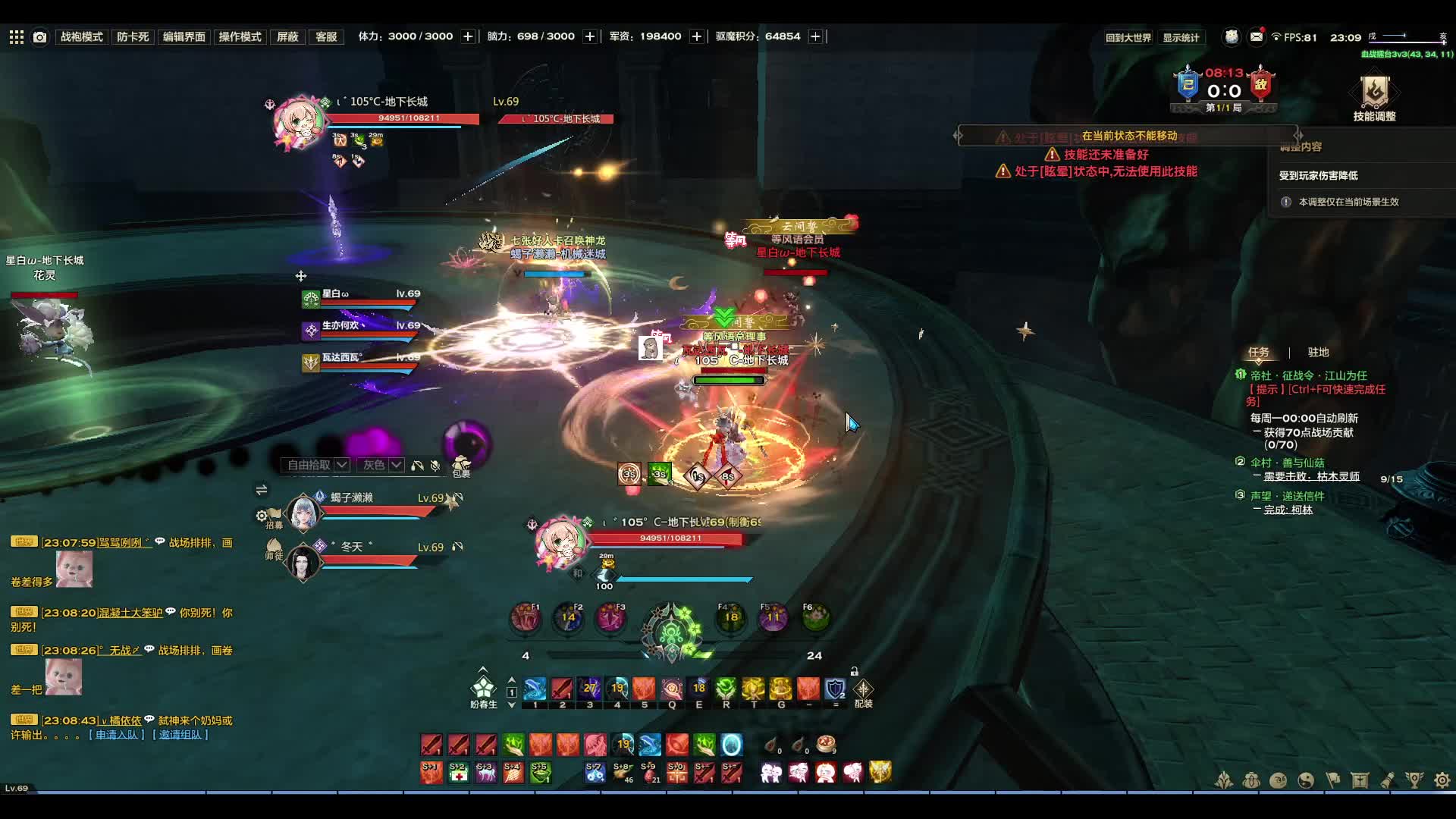This screenshot has height=819, width=1456.
Task: Open the 灰色 quality dropdown
Action: click(381, 465)
